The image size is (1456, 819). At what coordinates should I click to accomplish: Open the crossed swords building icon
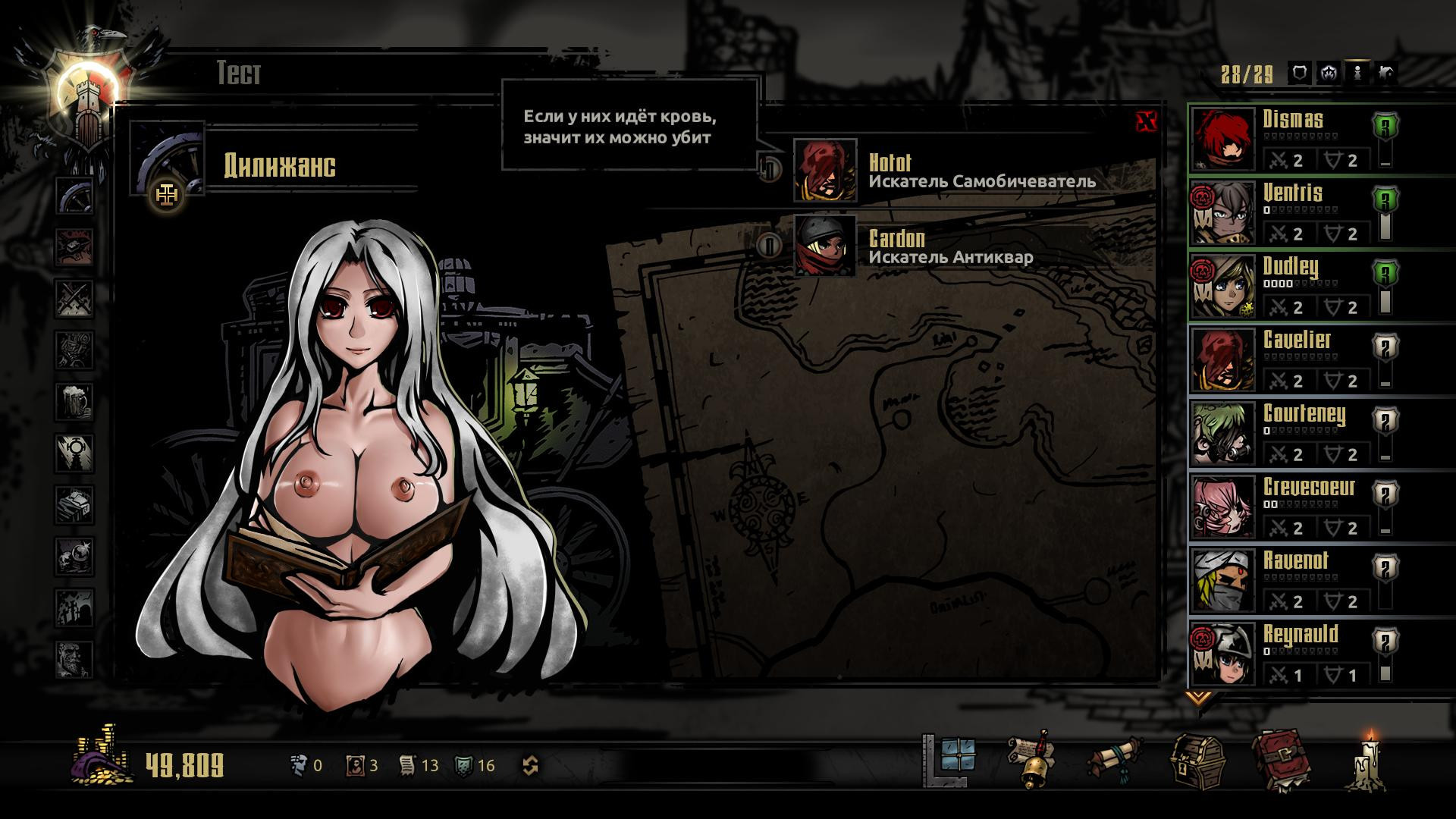74,299
